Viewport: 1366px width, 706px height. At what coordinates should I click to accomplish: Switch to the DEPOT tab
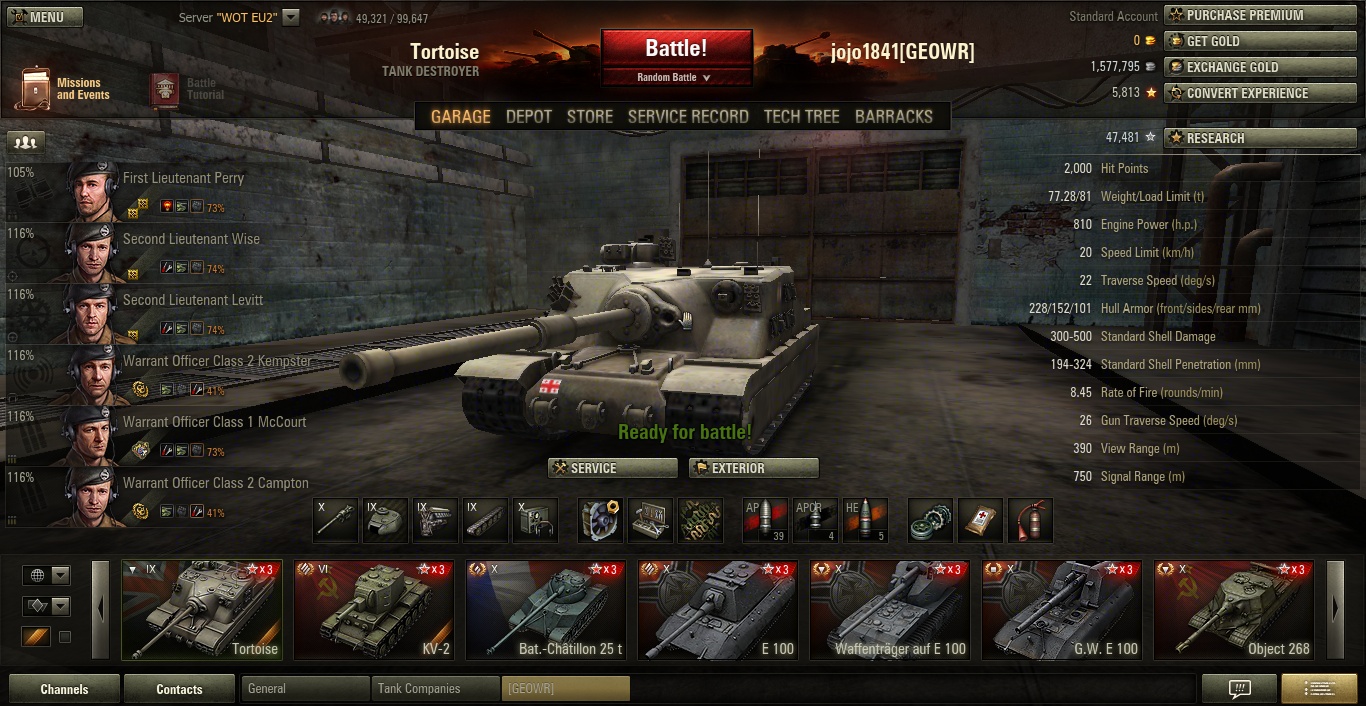coord(528,117)
